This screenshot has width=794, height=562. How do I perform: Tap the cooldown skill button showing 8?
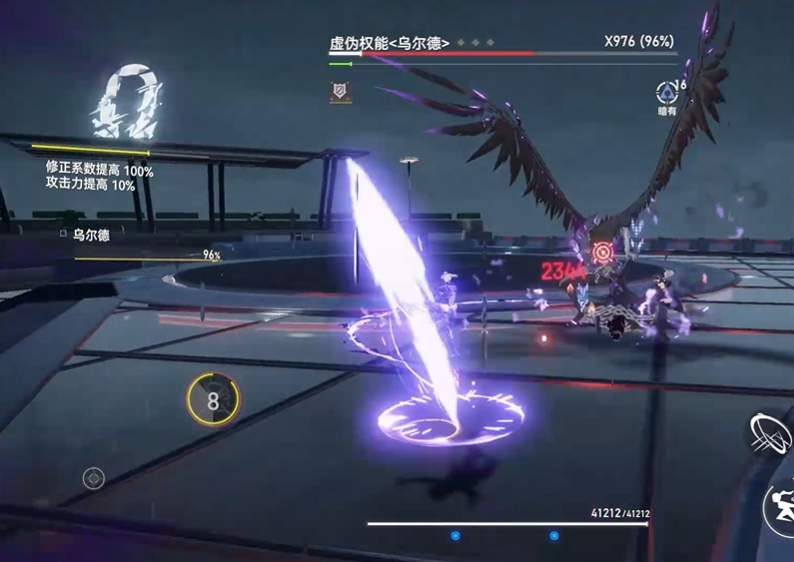pos(213,400)
